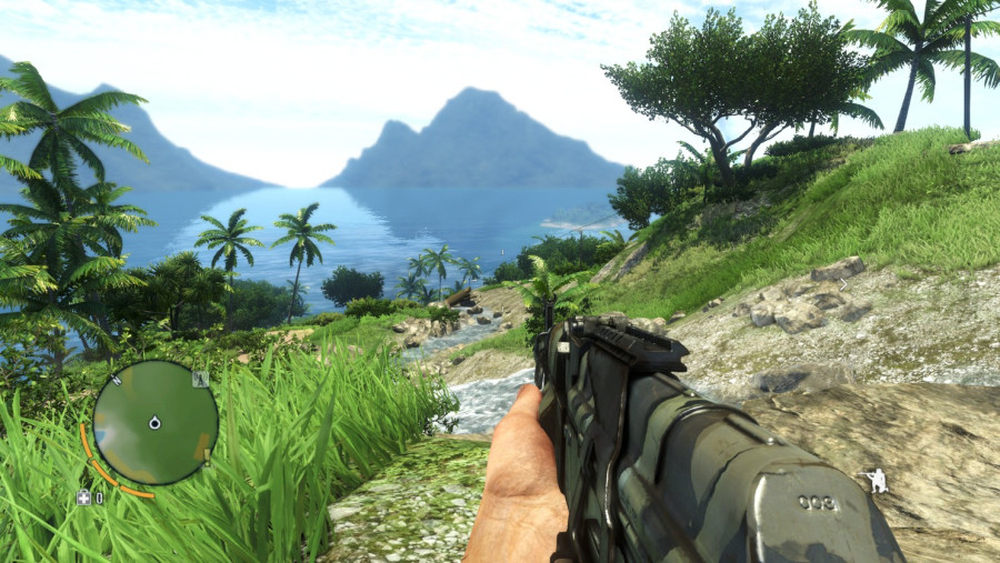Open the circular minimap
Screen dimensions: 1000x563
155,422
